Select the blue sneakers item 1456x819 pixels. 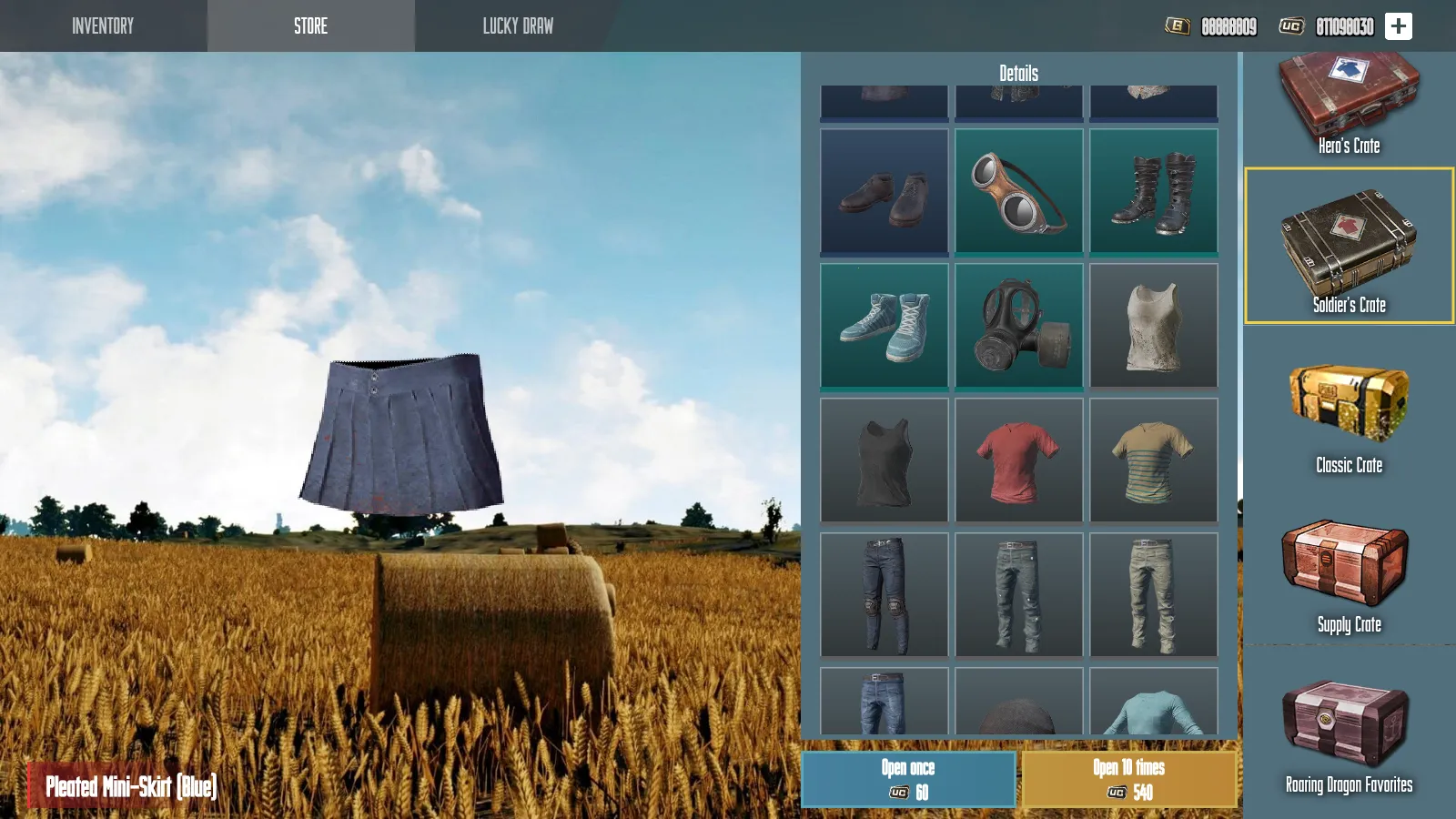click(884, 327)
